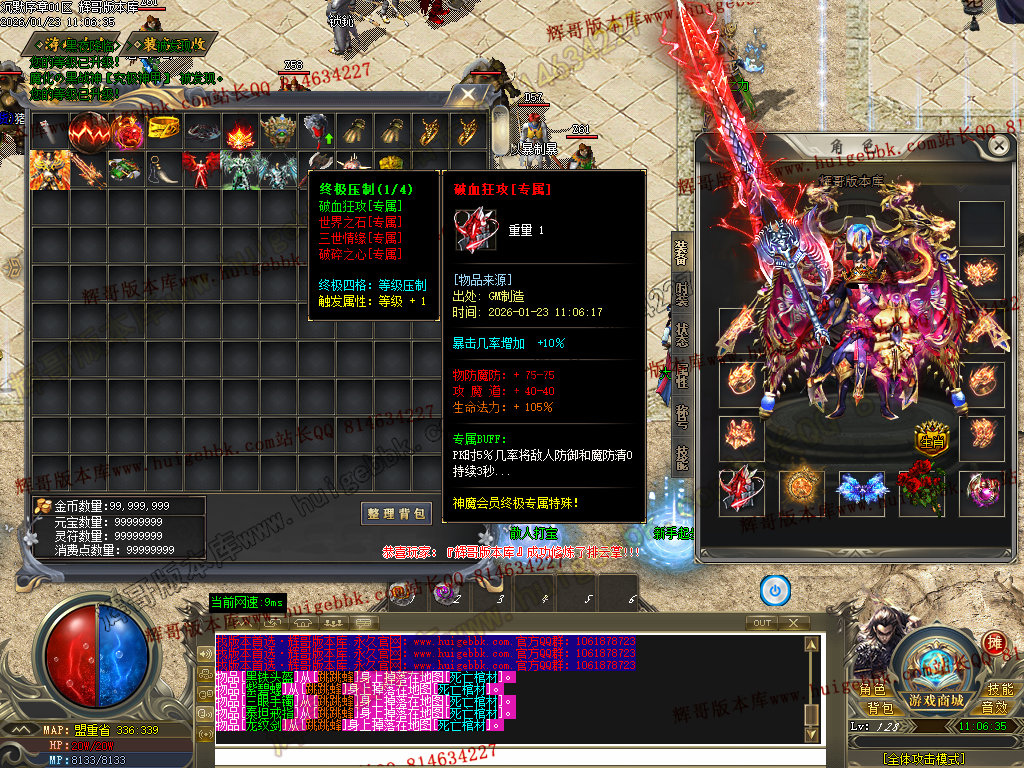The height and width of the screenshot is (768, 1024).
Task: Close the 角色 character panel
Action: (x=998, y=145)
